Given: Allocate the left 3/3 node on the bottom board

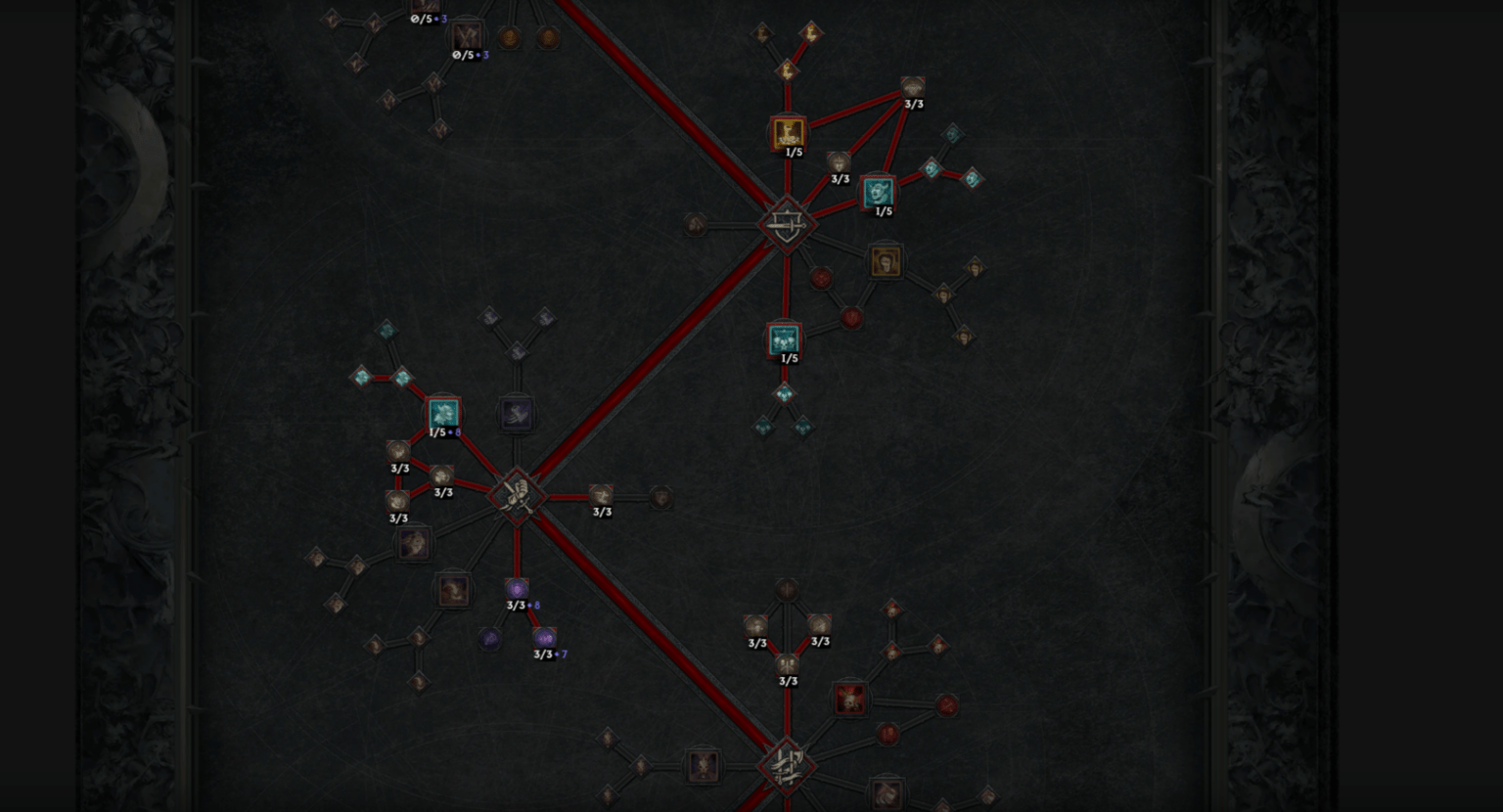Looking at the screenshot, I should (757, 626).
